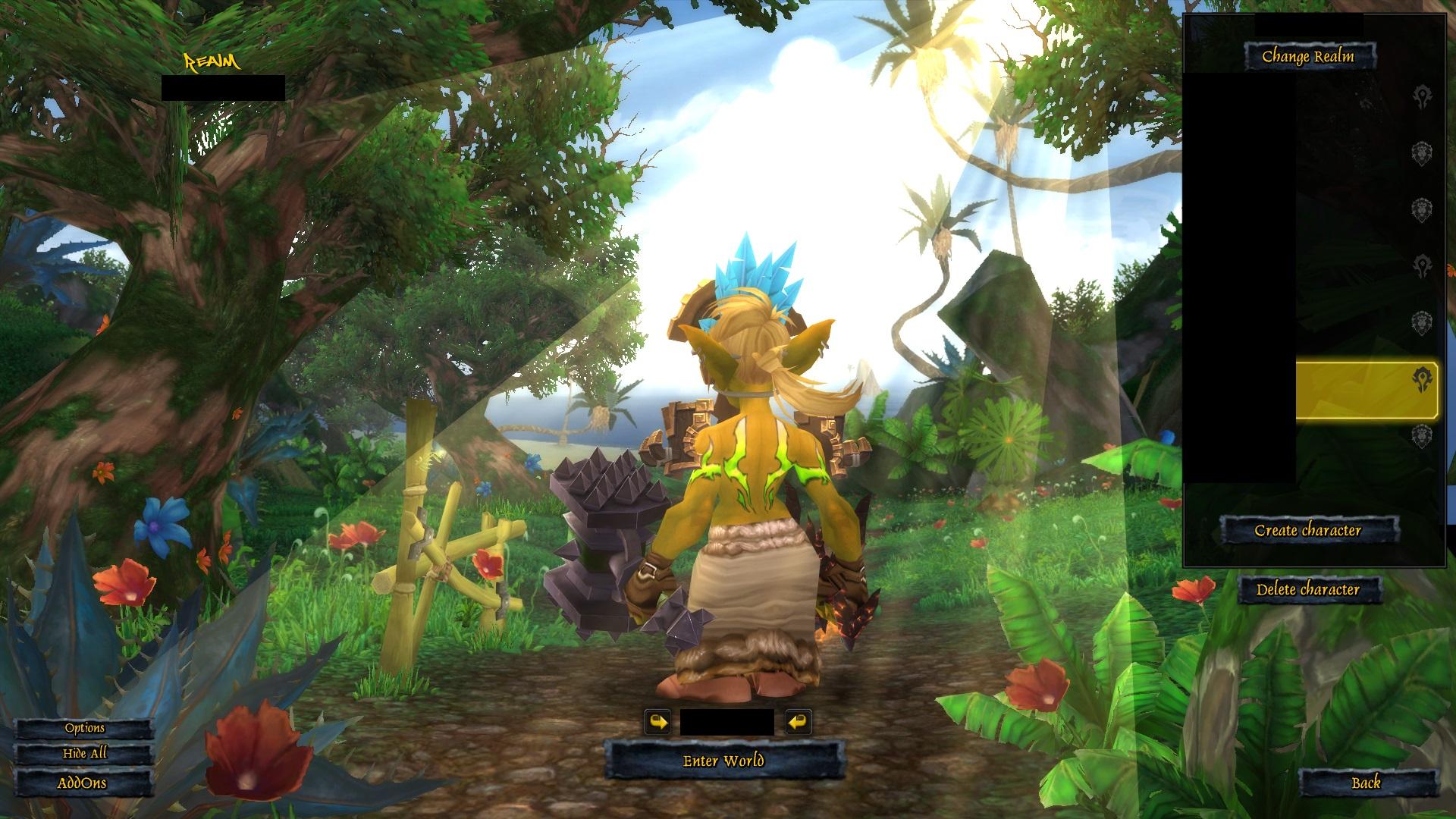Click Create character button

coord(1308,530)
